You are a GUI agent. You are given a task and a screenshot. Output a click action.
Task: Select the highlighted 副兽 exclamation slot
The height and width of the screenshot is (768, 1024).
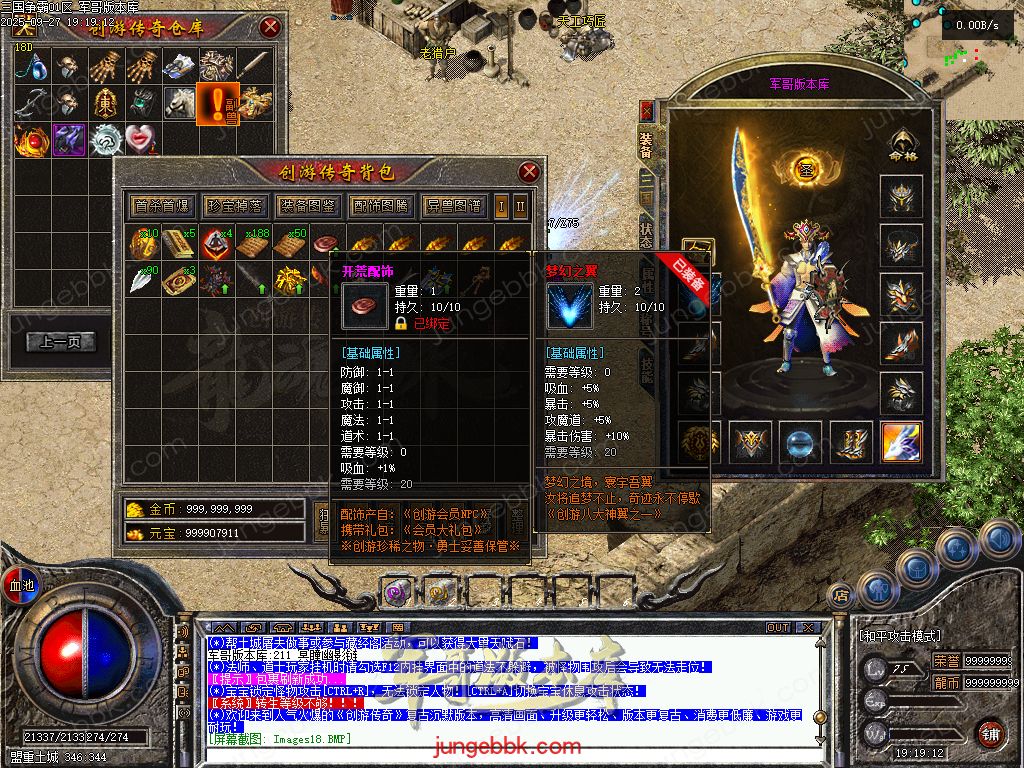pos(217,103)
